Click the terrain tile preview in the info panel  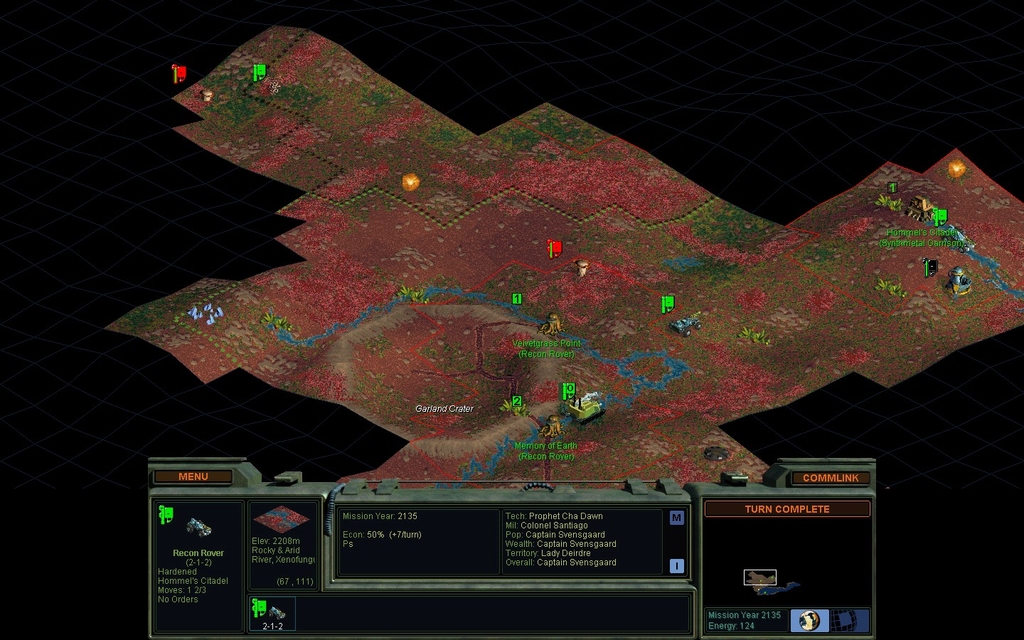click(281, 520)
